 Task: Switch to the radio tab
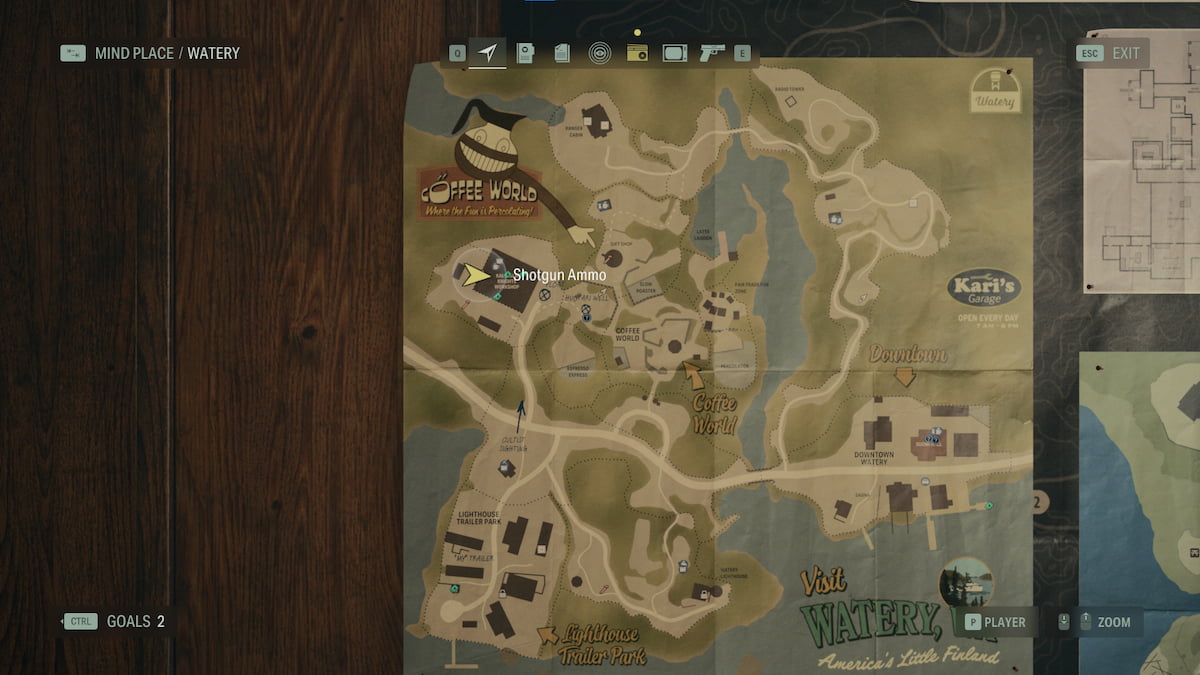click(x=636, y=53)
